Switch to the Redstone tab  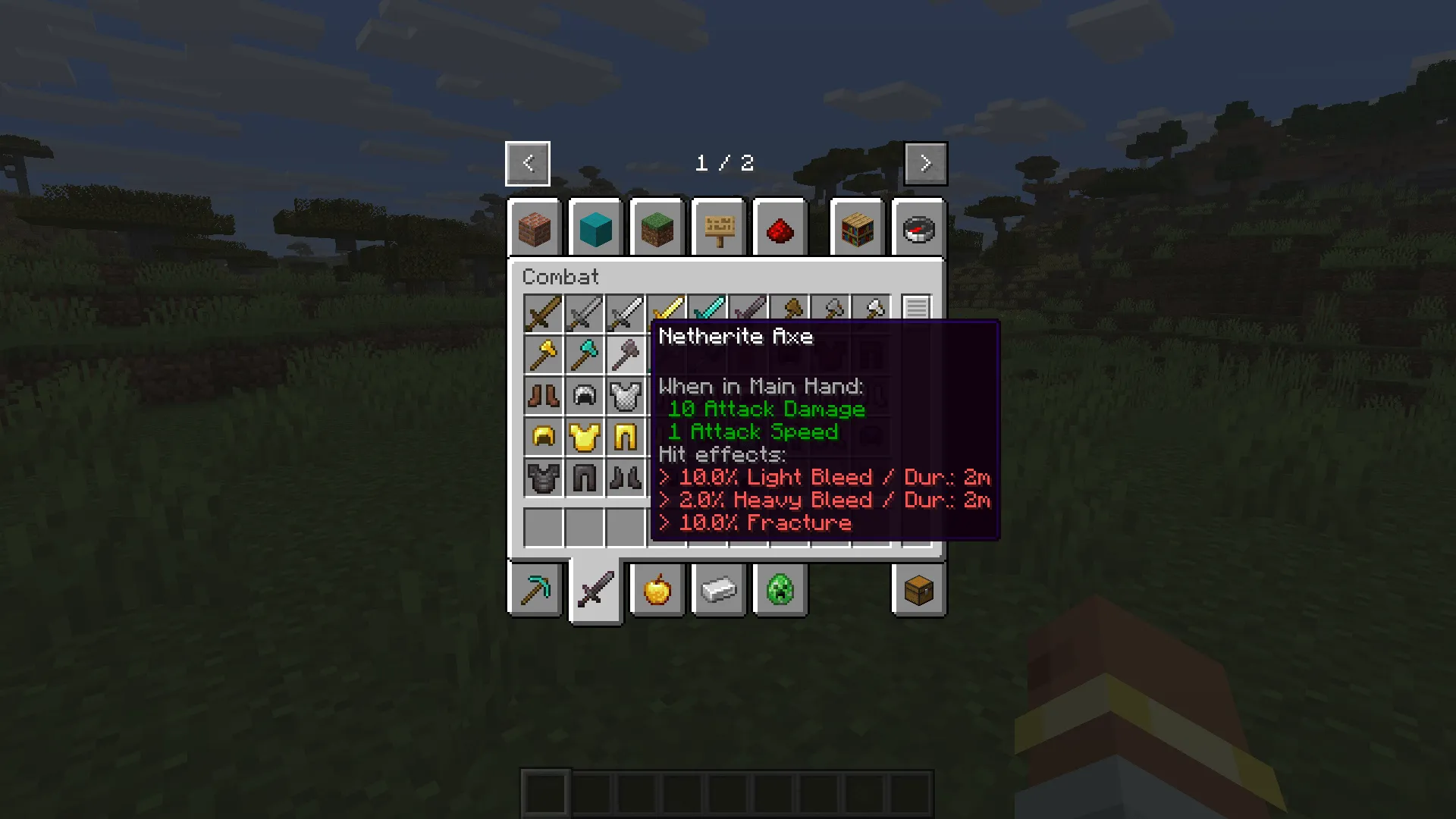coord(780,229)
